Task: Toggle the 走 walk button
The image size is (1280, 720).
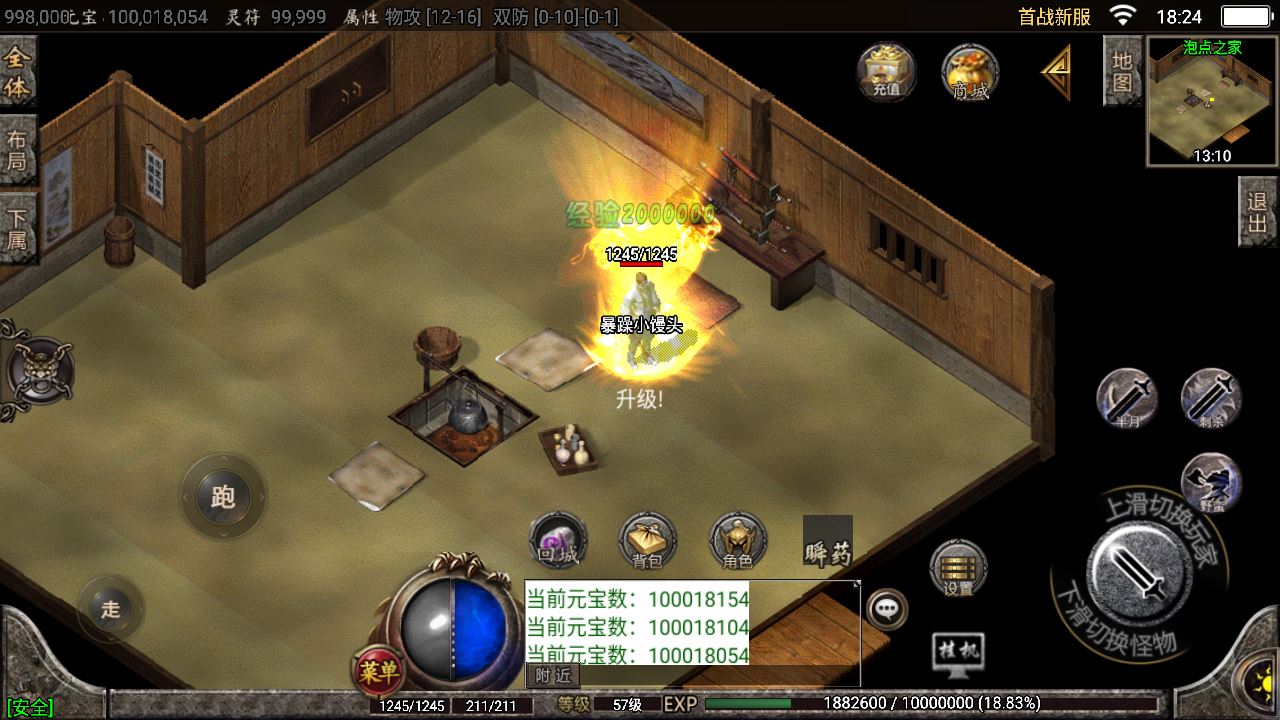Action: pyautogui.click(x=110, y=609)
